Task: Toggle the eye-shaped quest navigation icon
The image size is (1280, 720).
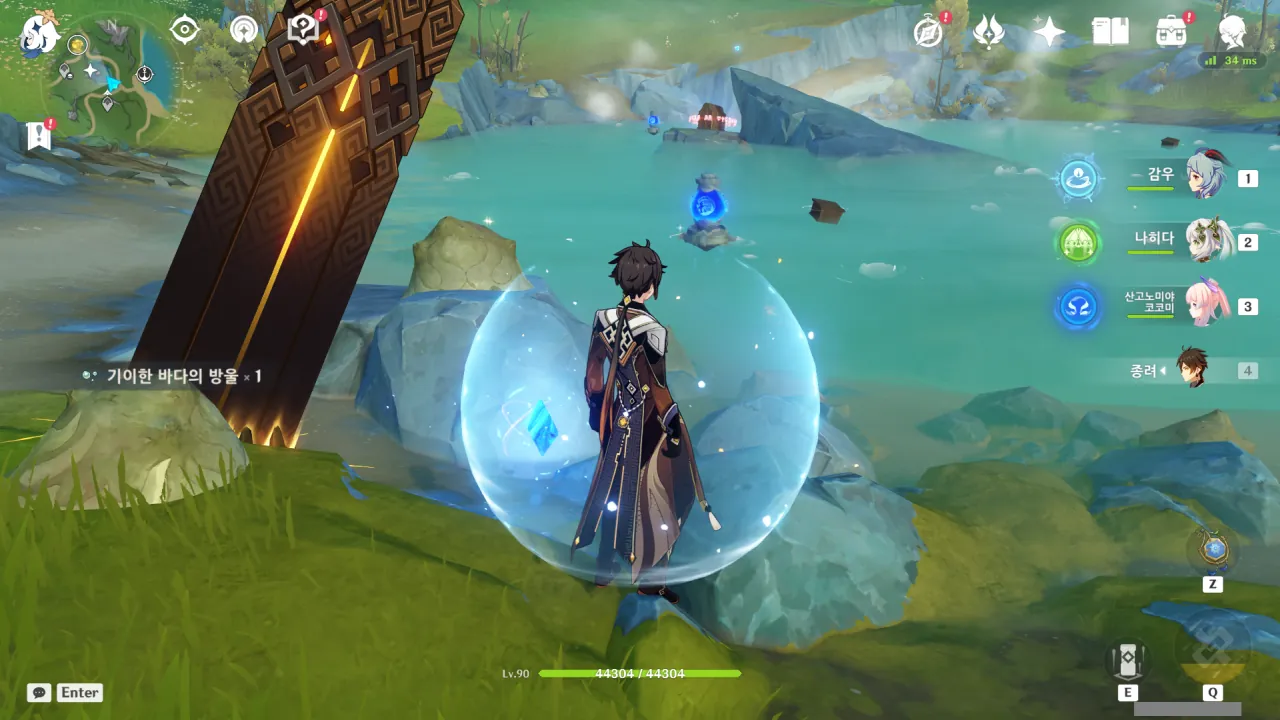Action: (185, 30)
